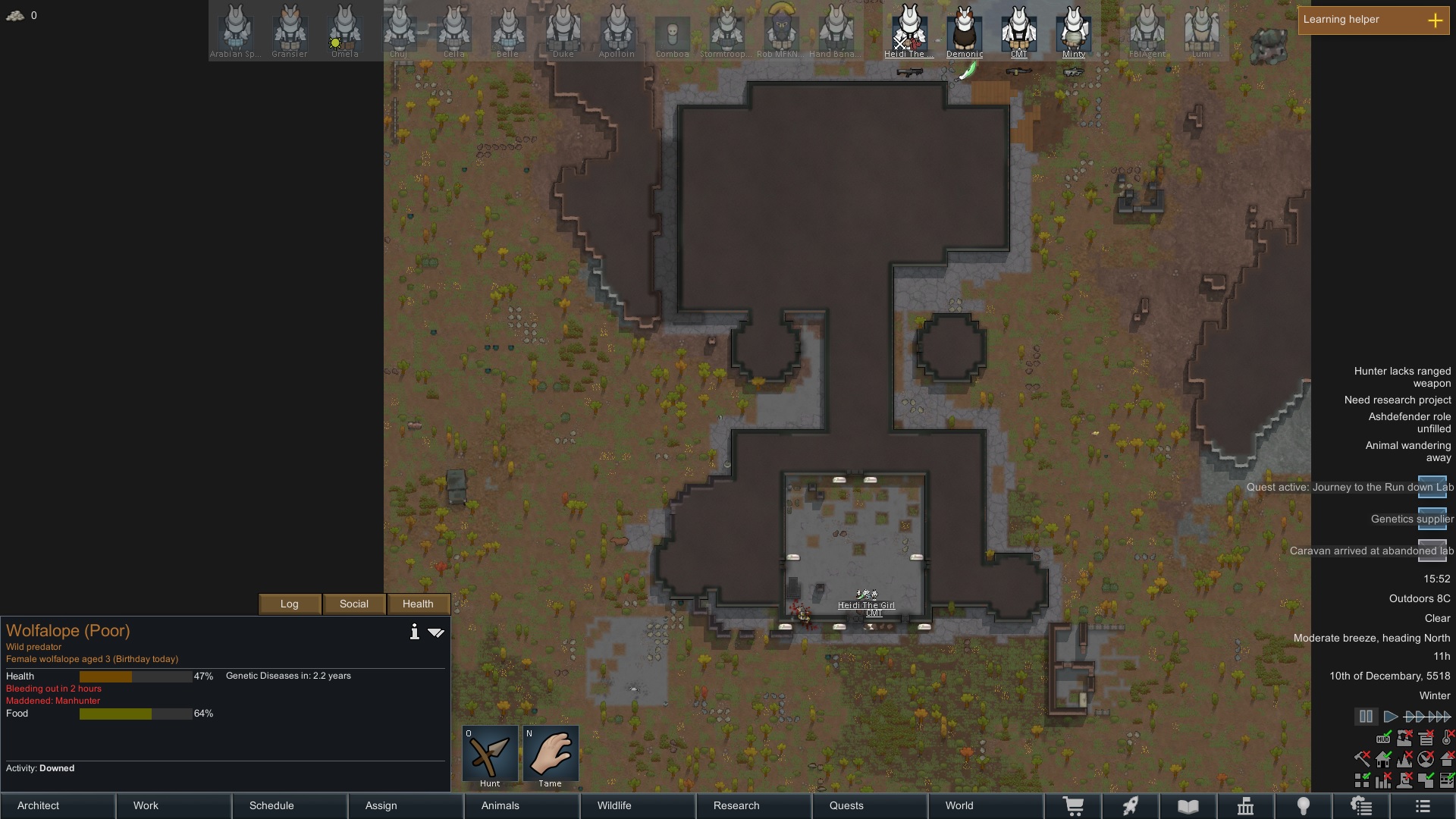
Task: Open the Quests menu
Action: [846, 805]
